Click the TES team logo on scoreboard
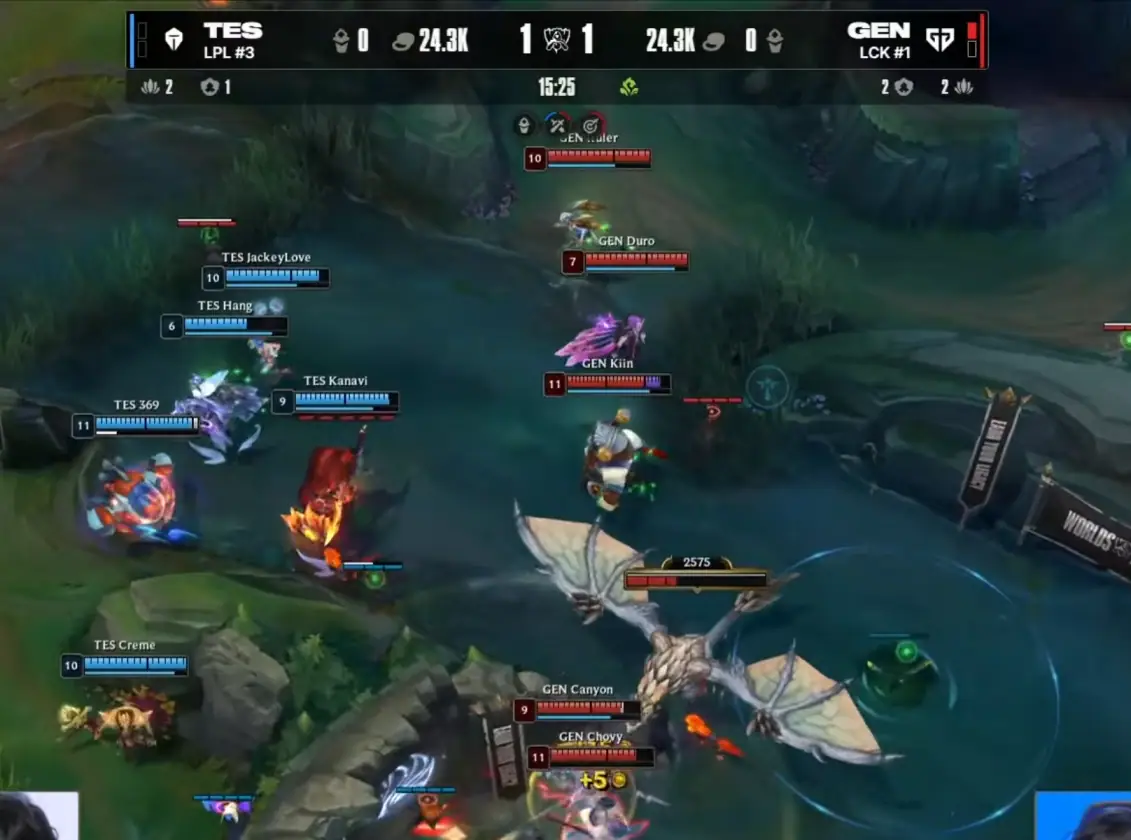 tap(173, 40)
